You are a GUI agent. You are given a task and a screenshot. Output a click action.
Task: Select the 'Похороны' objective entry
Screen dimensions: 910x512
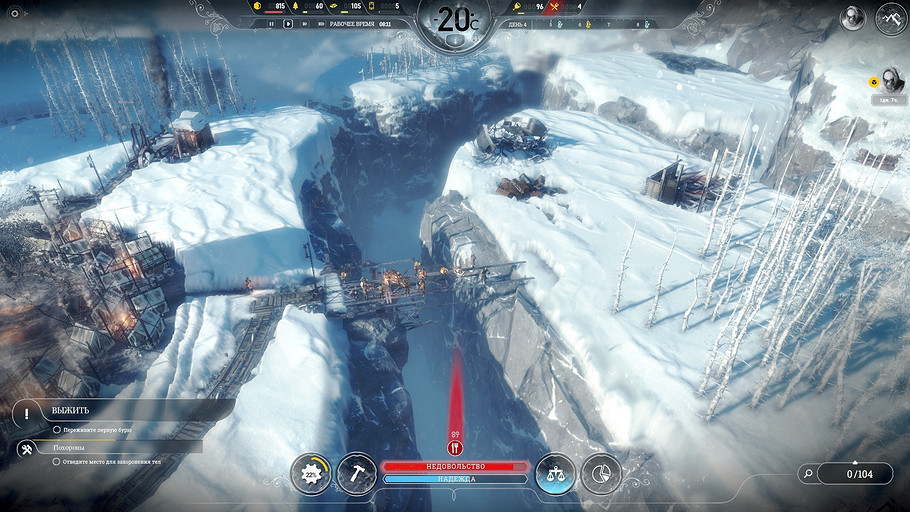tap(69, 448)
